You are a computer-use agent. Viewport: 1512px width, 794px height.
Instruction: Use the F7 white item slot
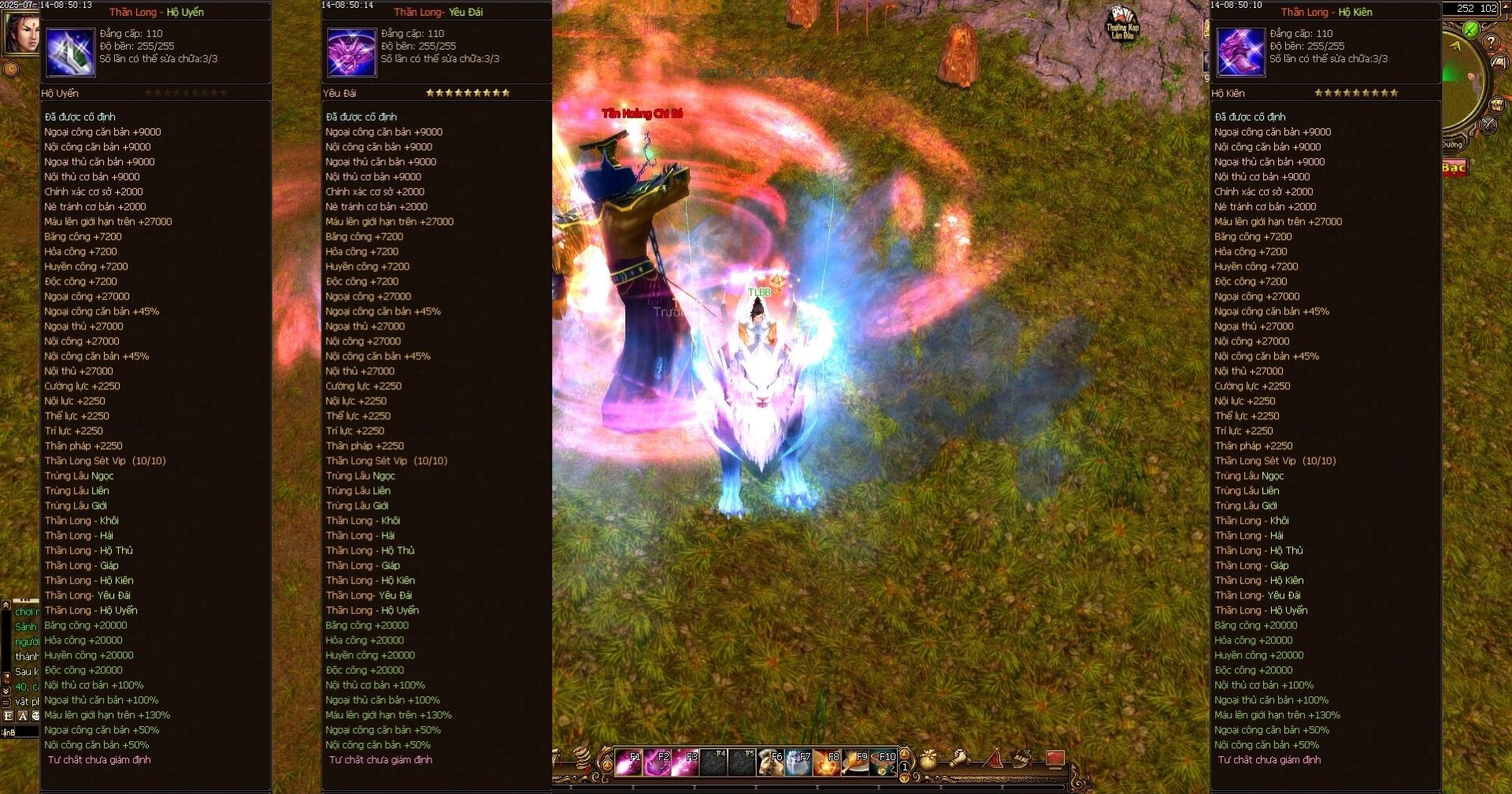click(799, 762)
